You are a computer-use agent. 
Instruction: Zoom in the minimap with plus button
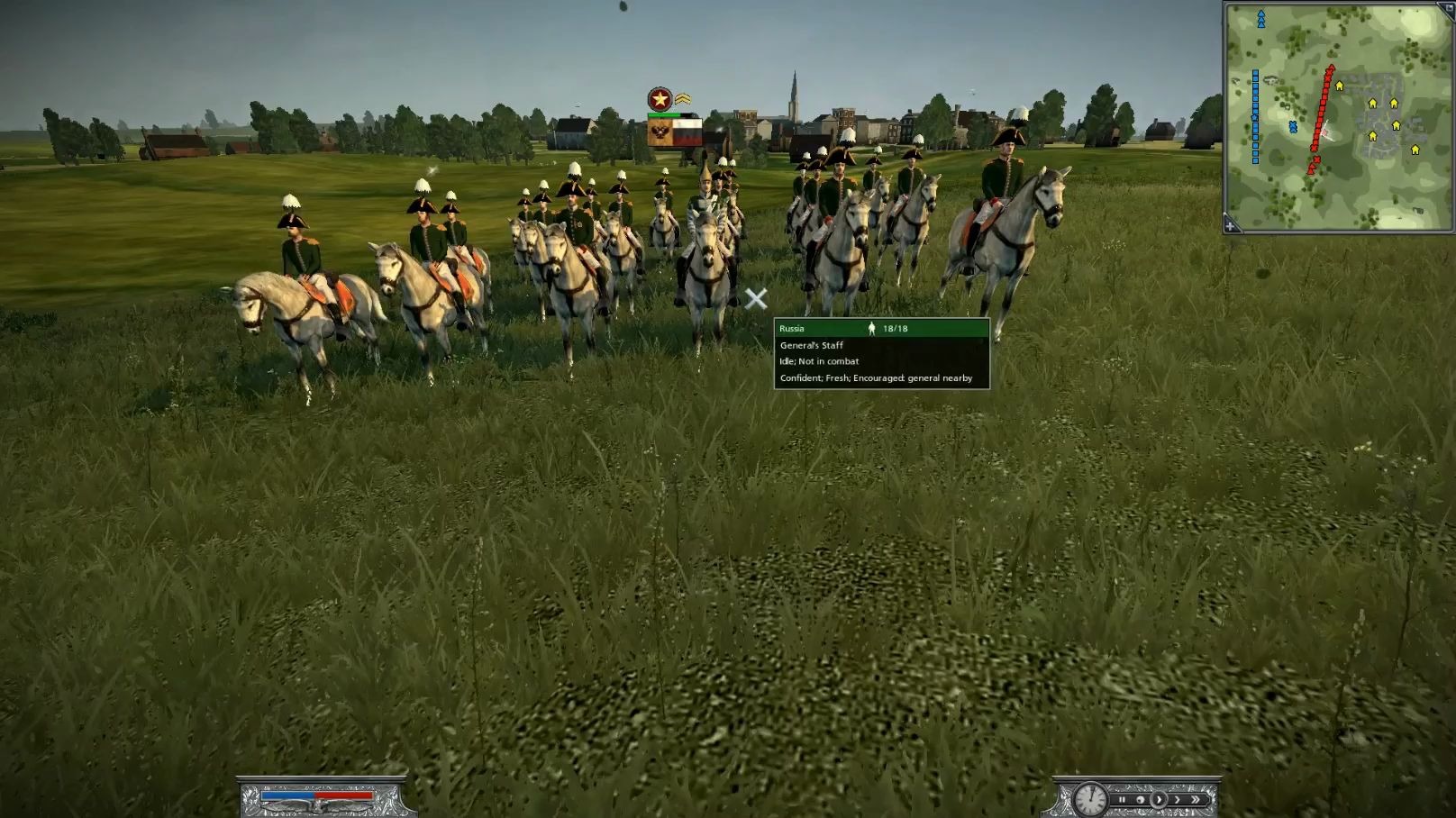pos(1231,226)
